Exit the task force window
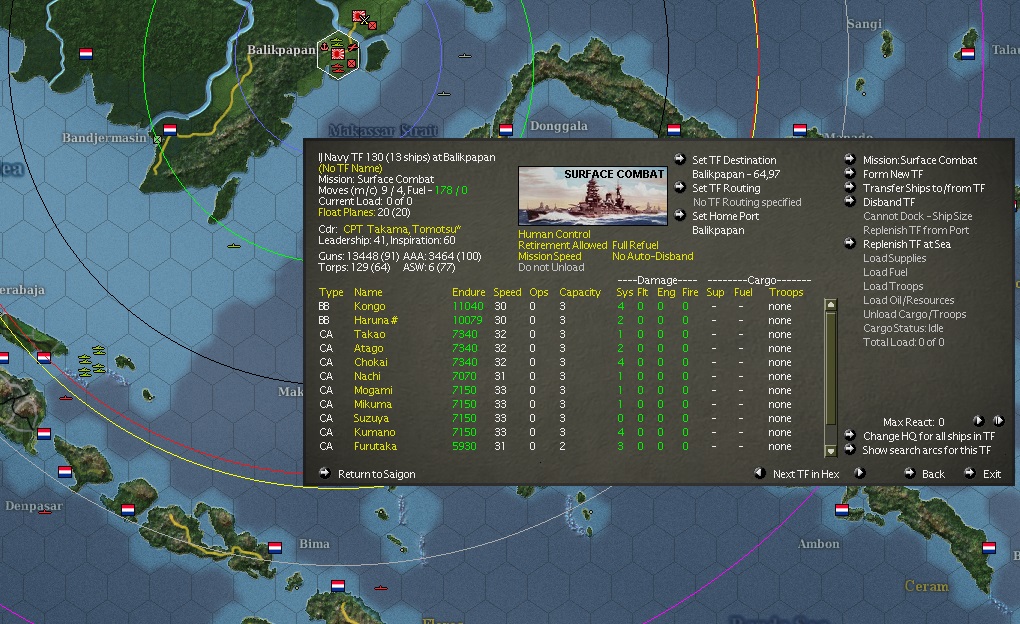 tap(991, 474)
